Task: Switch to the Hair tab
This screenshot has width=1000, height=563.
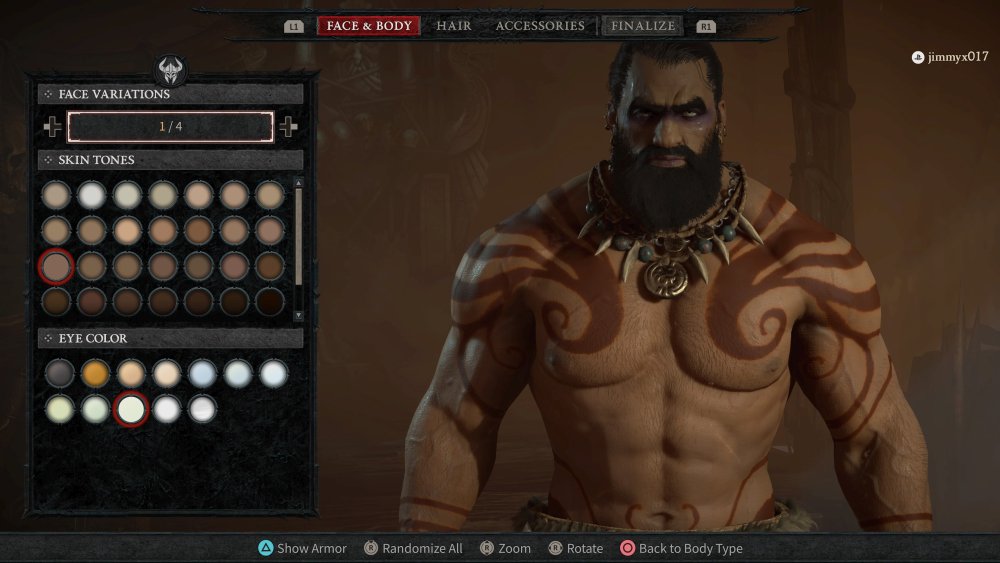Action: coord(454,26)
